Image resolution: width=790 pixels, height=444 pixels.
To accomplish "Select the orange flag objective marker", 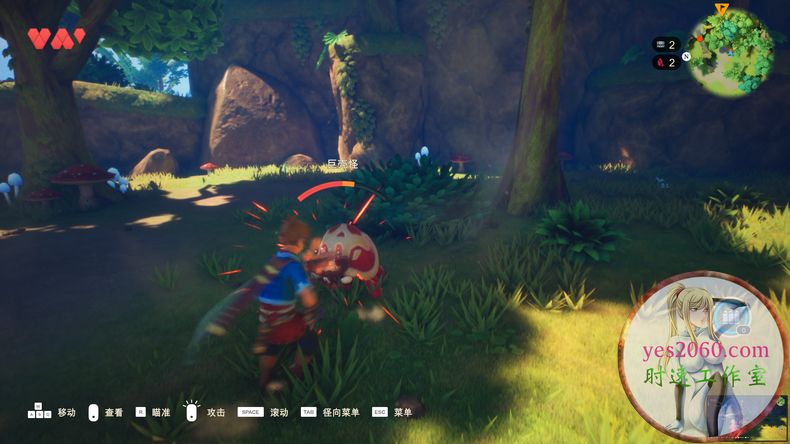I will 722,9.
